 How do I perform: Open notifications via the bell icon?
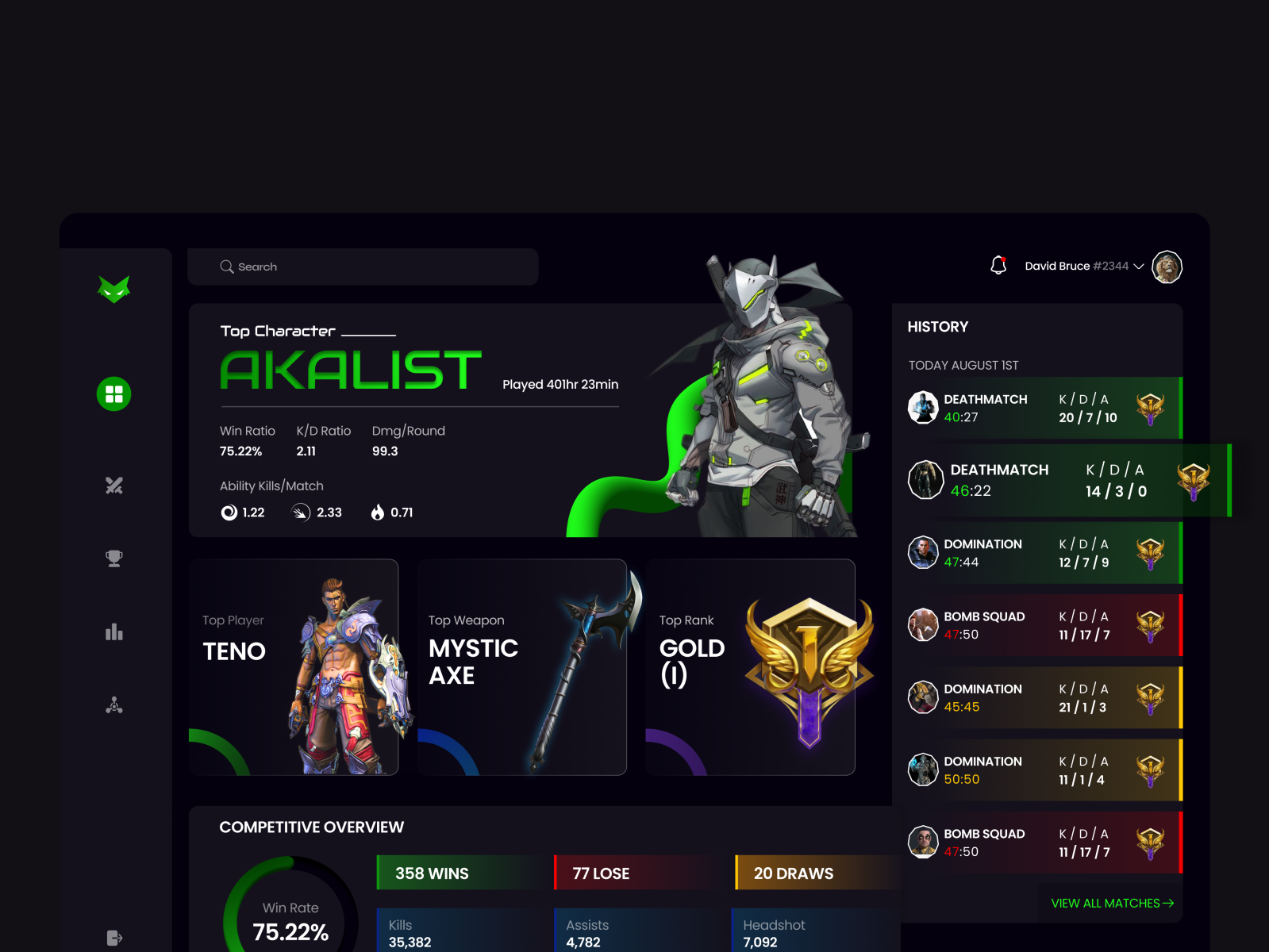pyautogui.click(x=998, y=266)
